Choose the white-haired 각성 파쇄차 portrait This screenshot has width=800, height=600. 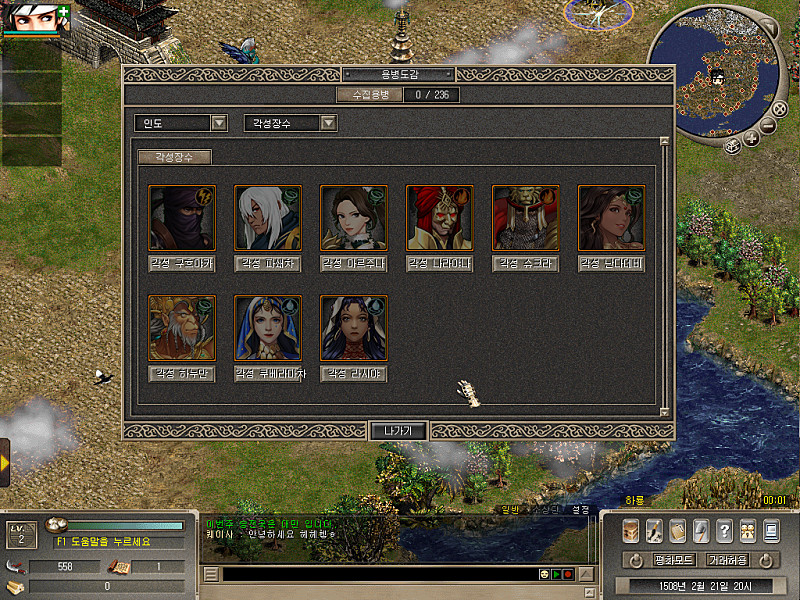pos(268,218)
